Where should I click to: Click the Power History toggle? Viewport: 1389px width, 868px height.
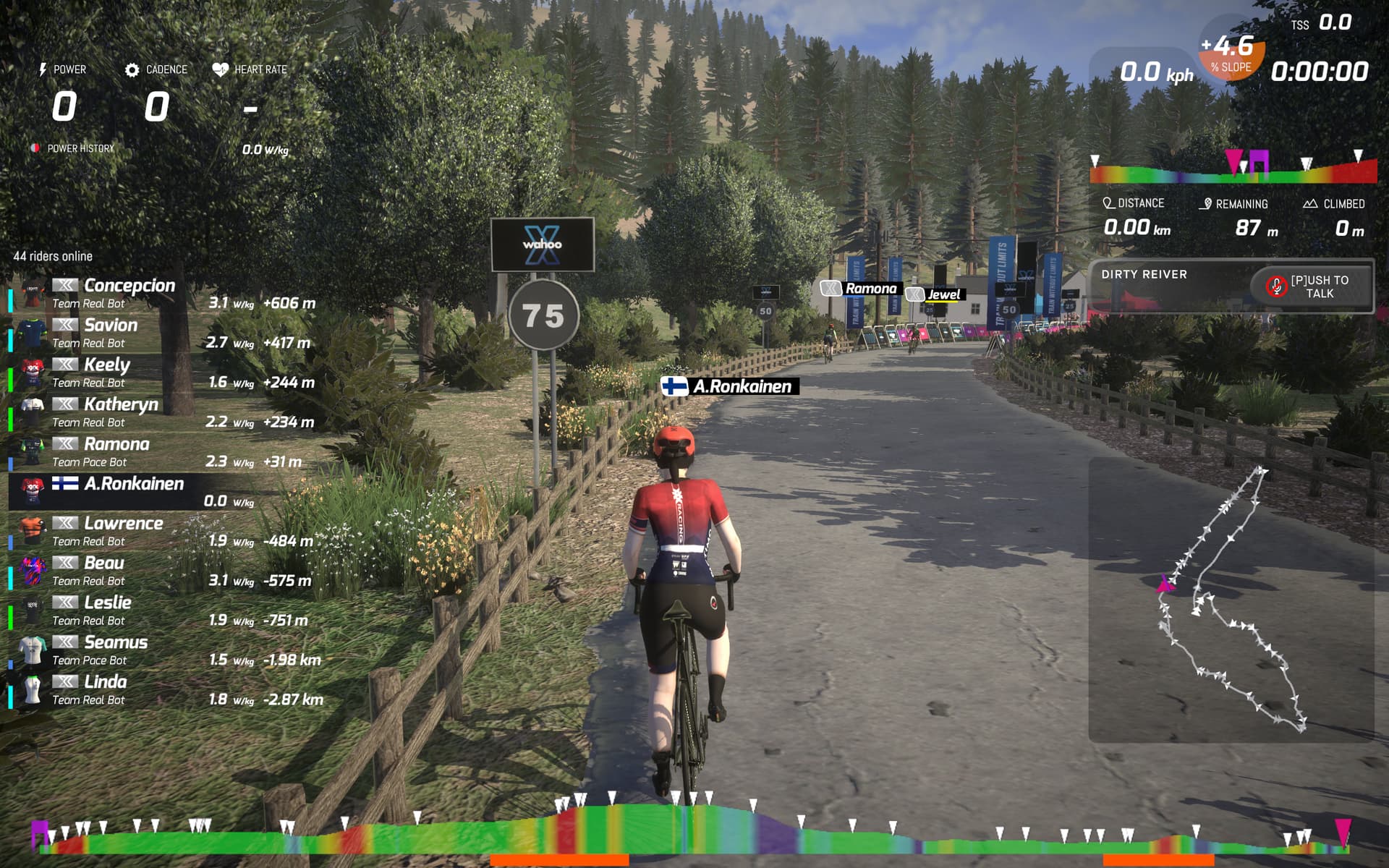pos(73,148)
